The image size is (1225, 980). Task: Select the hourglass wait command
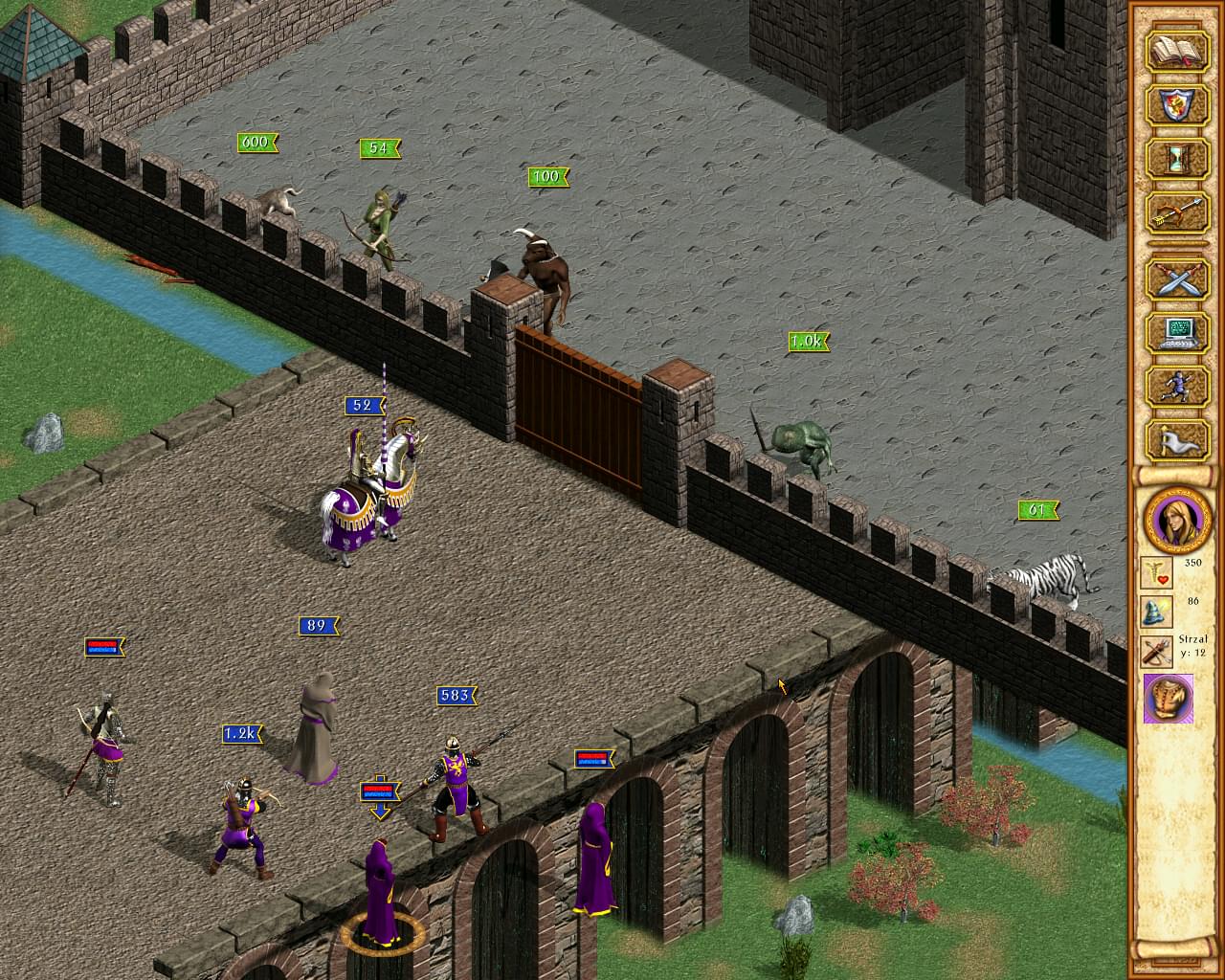(x=1175, y=157)
